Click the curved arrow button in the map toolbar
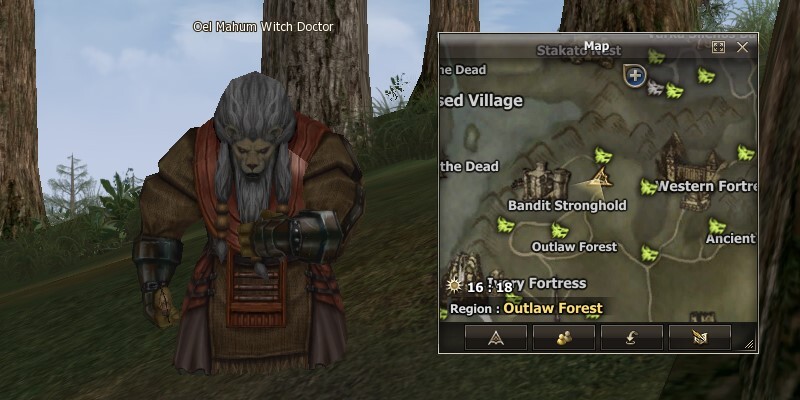 point(632,337)
